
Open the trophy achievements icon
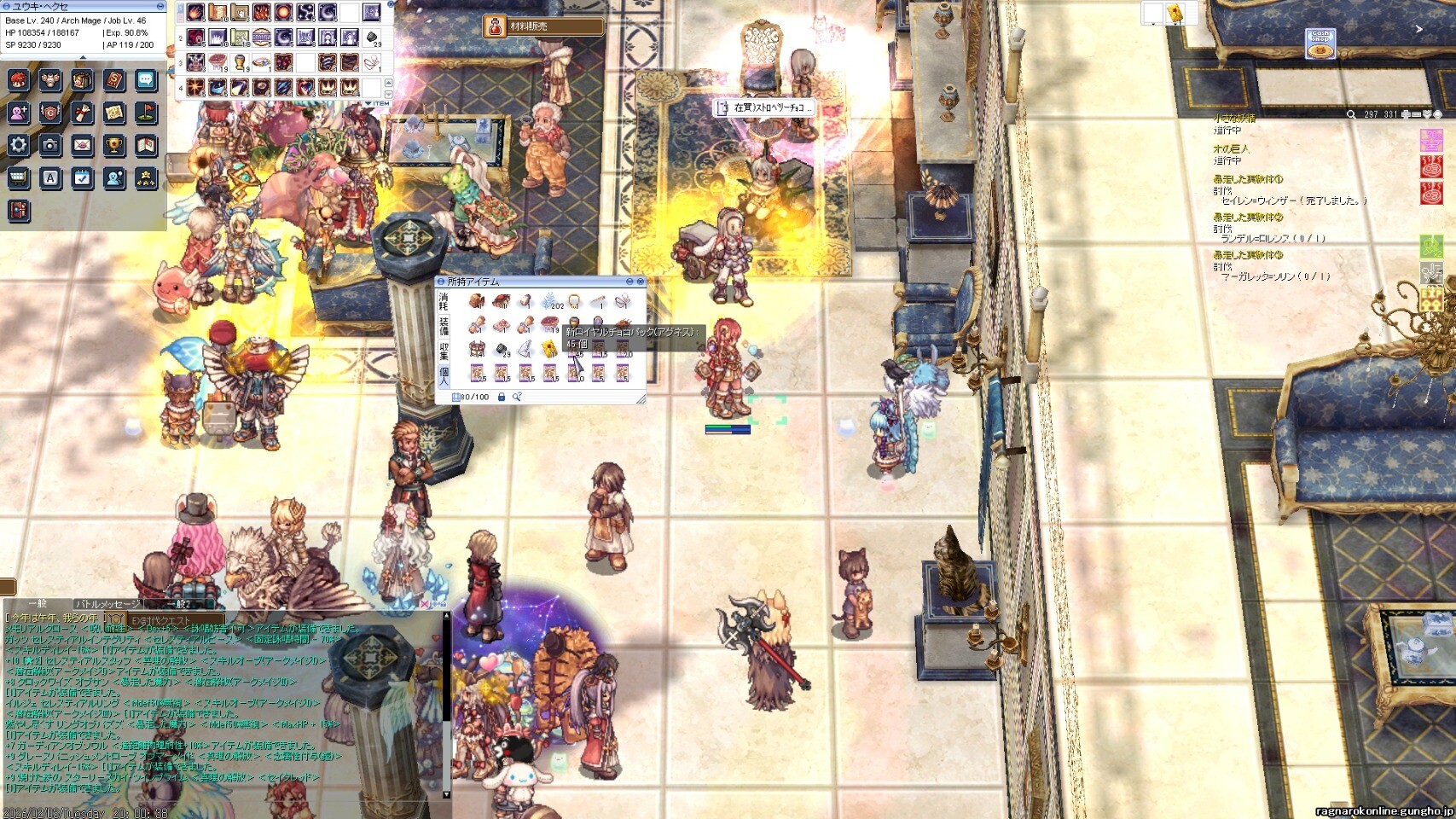click(x=113, y=145)
